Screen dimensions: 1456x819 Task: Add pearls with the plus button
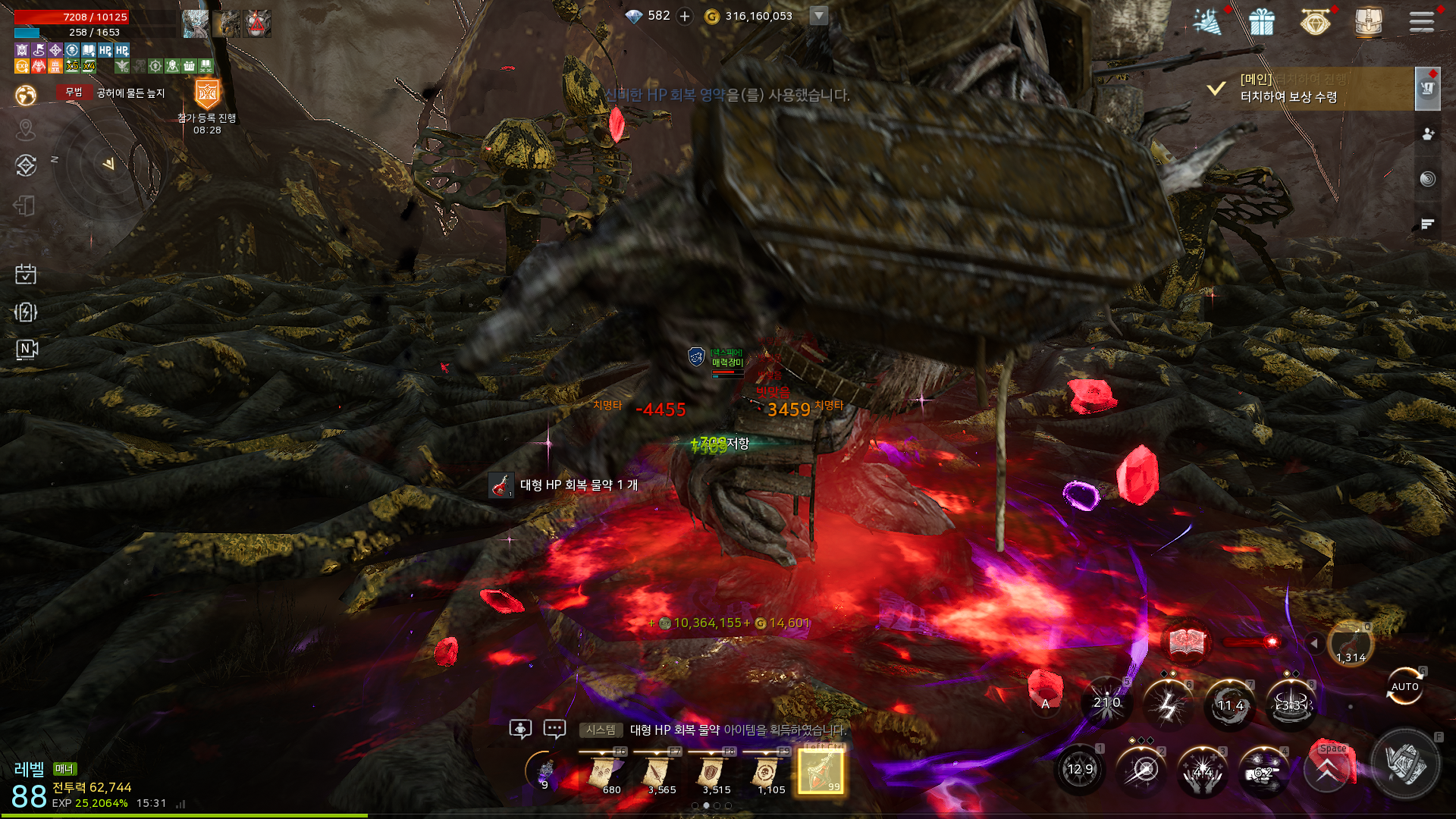click(685, 16)
